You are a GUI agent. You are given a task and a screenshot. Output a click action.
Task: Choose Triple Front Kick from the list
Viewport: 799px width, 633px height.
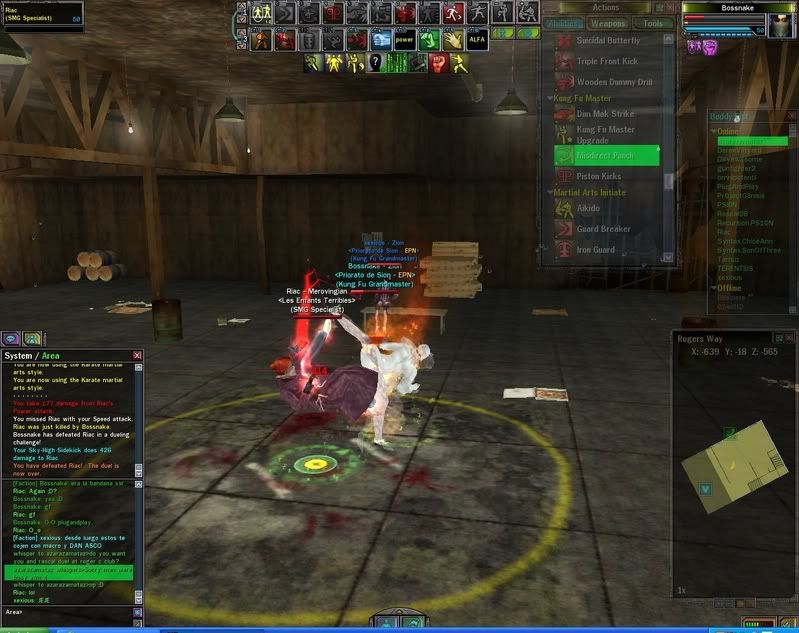click(607, 62)
